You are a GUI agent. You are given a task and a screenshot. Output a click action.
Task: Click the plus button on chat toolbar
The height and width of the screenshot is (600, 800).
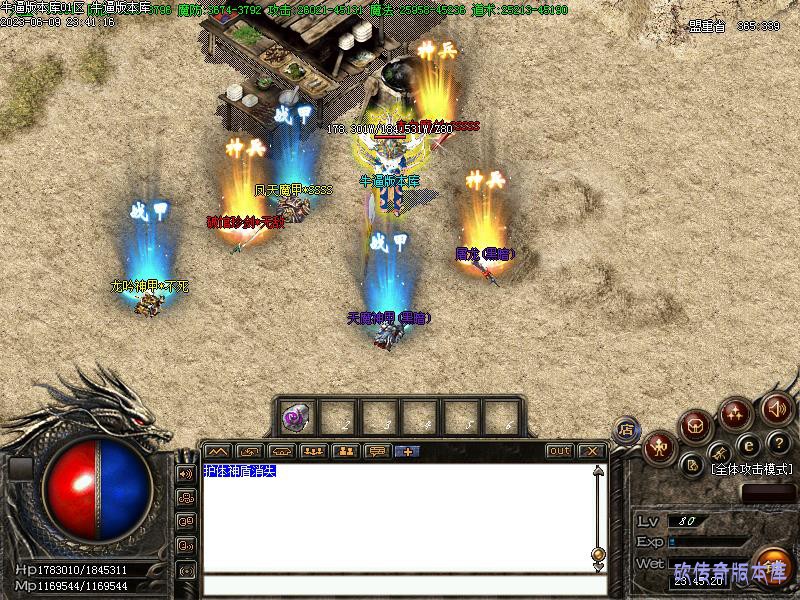click(x=408, y=451)
